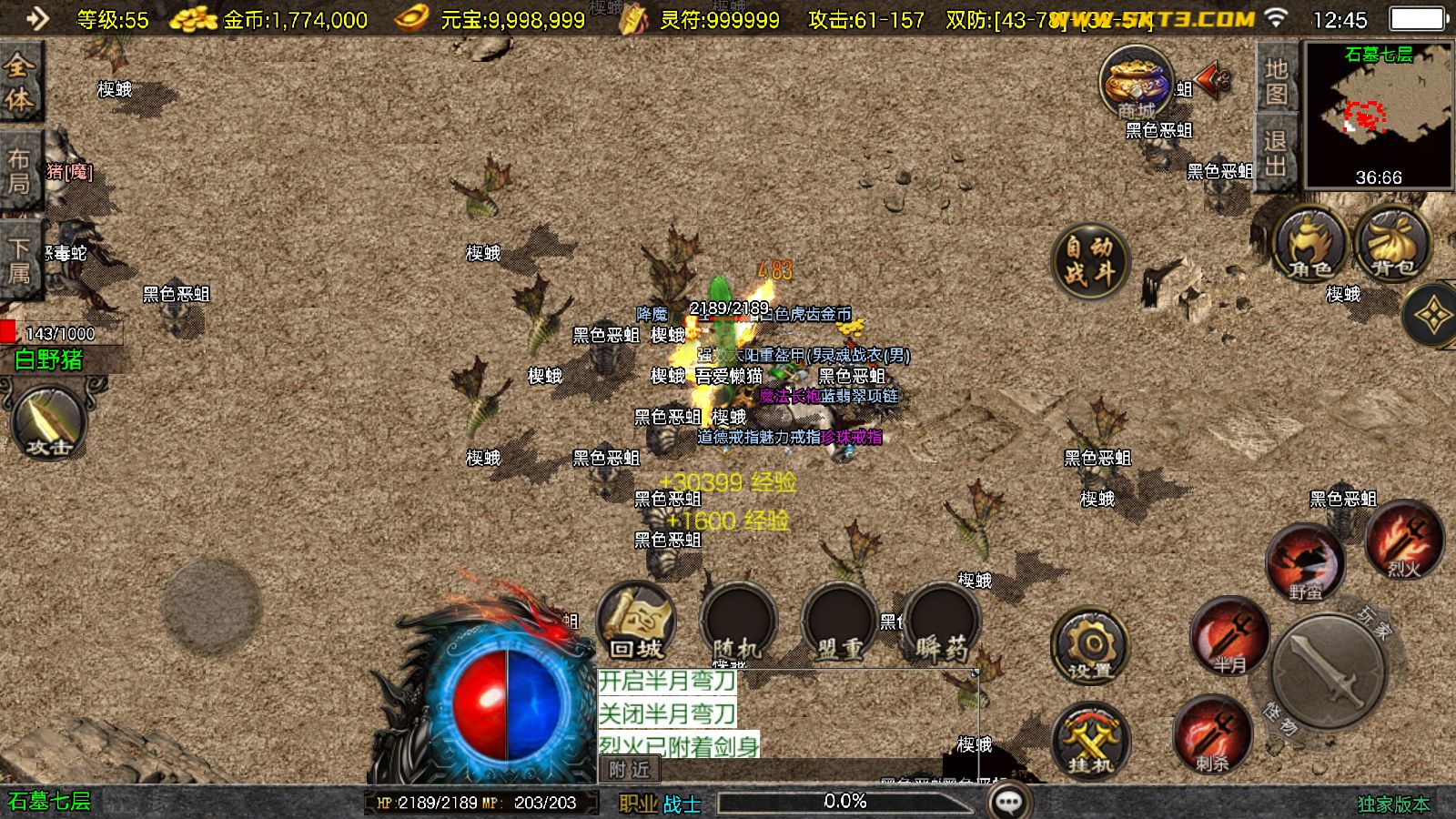1456x819 pixels.
Task: Open the 石墓七层 minimap
Action: coord(1379,114)
